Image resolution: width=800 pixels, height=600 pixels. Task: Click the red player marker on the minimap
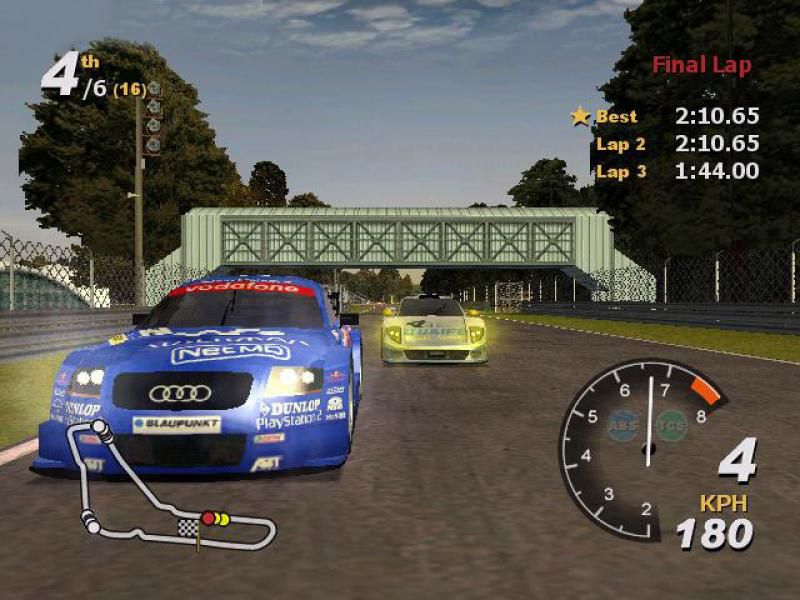coord(208,518)
